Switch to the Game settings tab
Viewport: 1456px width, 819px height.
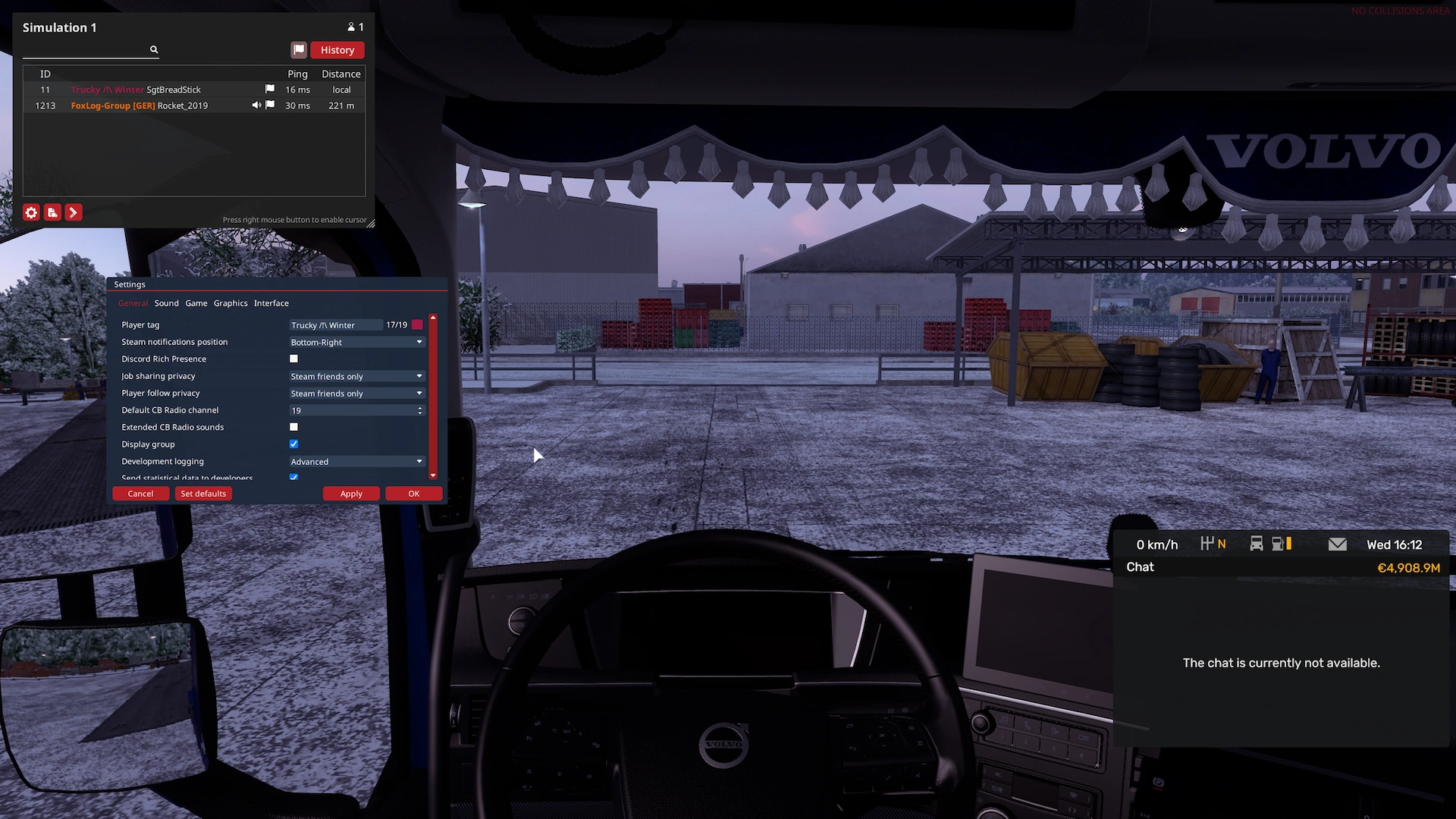pos(196,303)
